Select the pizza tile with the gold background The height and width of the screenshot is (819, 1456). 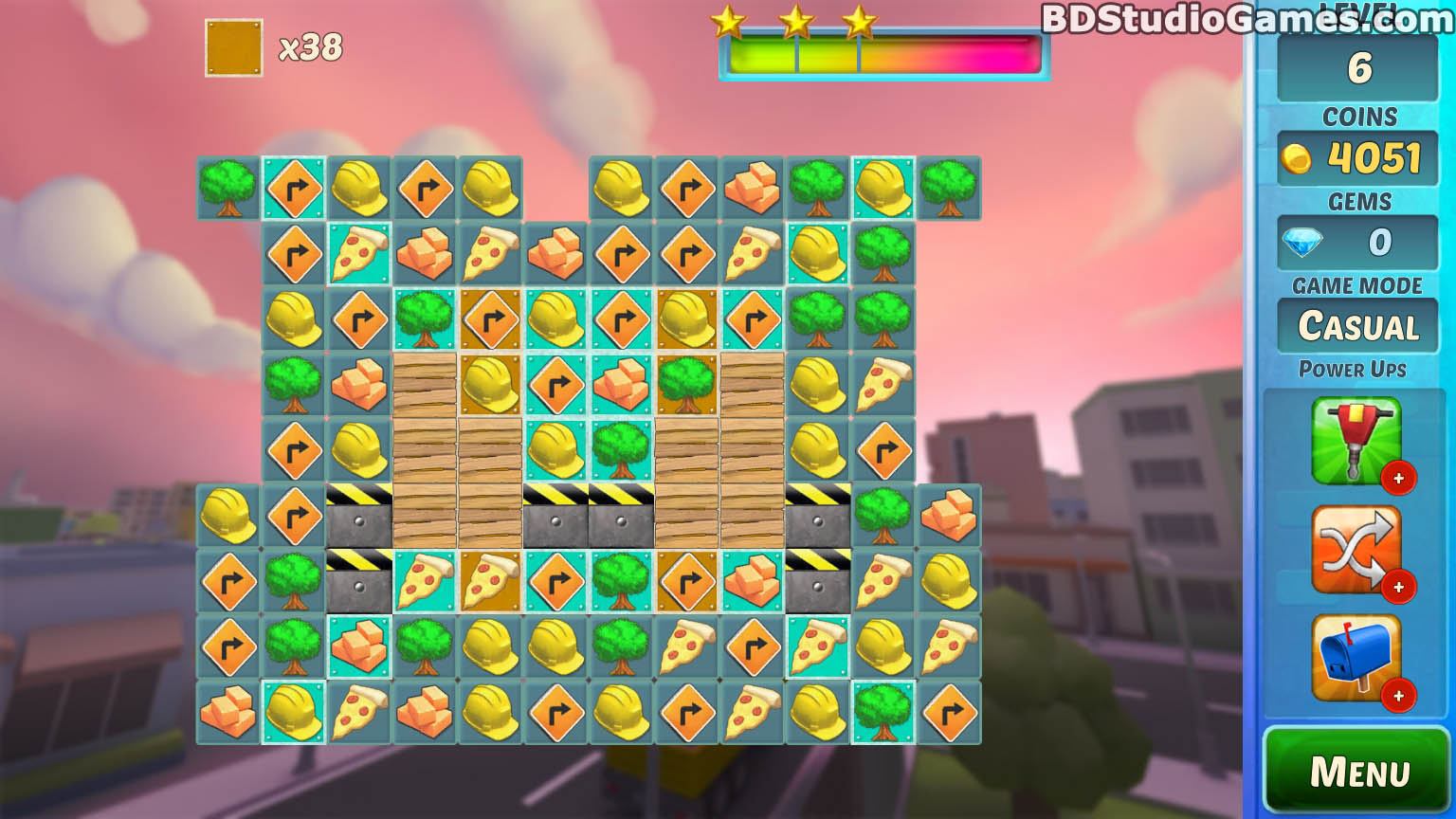tap(490, 581)
